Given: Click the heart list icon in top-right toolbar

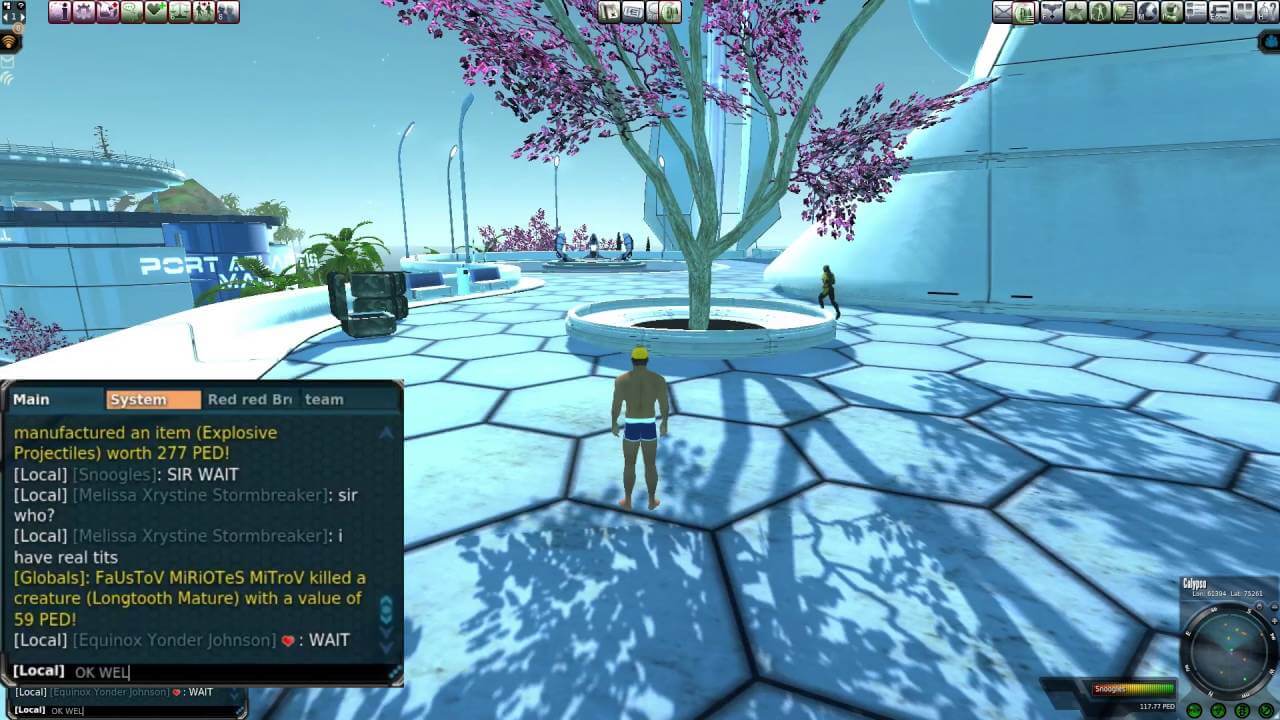Looking at the screenshot, I should [1124, 12].
